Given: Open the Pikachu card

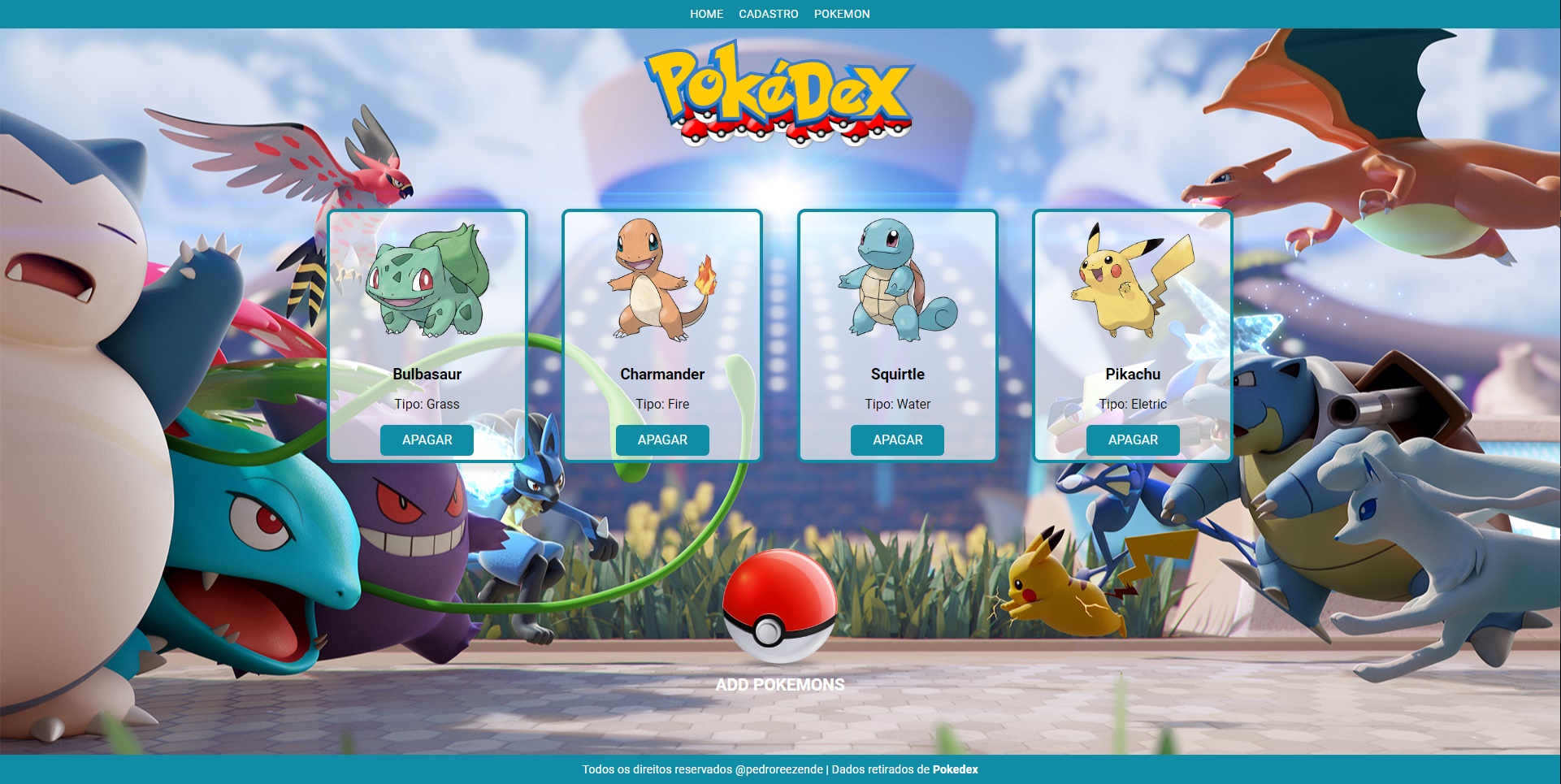Looking at the screenshot, I should coord(1132,335).
